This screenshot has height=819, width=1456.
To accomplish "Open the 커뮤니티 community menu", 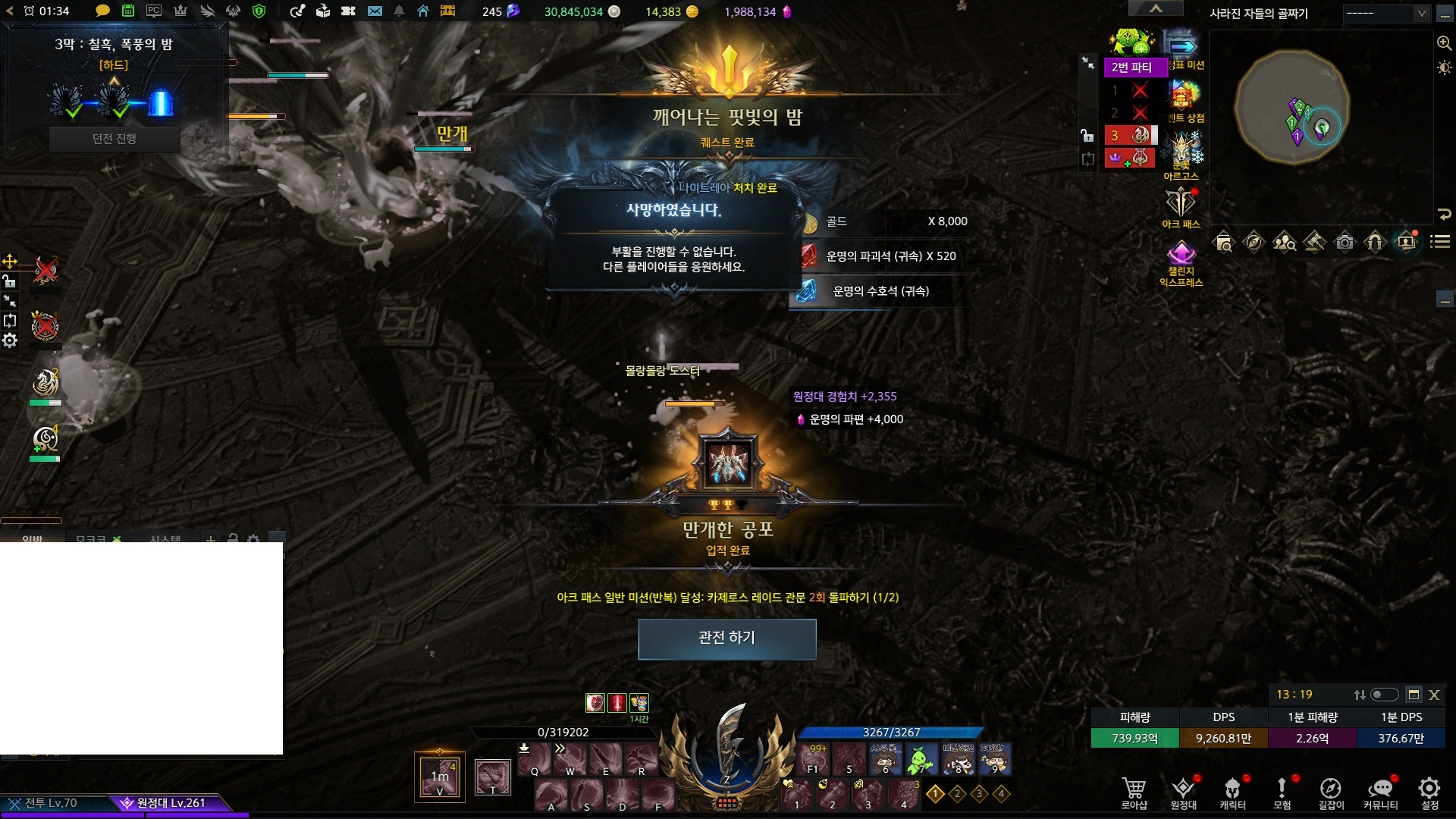I will (1380, 792).
